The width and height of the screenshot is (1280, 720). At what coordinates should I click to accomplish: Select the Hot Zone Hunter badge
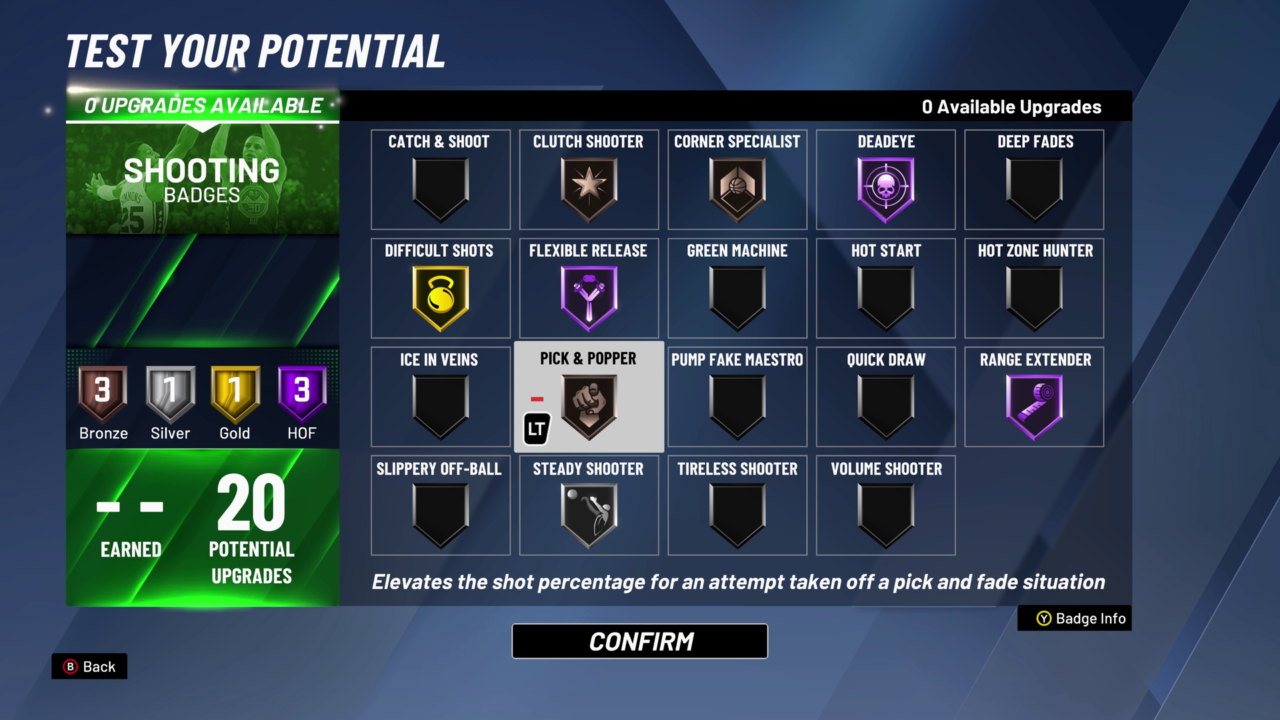pyautogui.click(x=1034, y=289)
